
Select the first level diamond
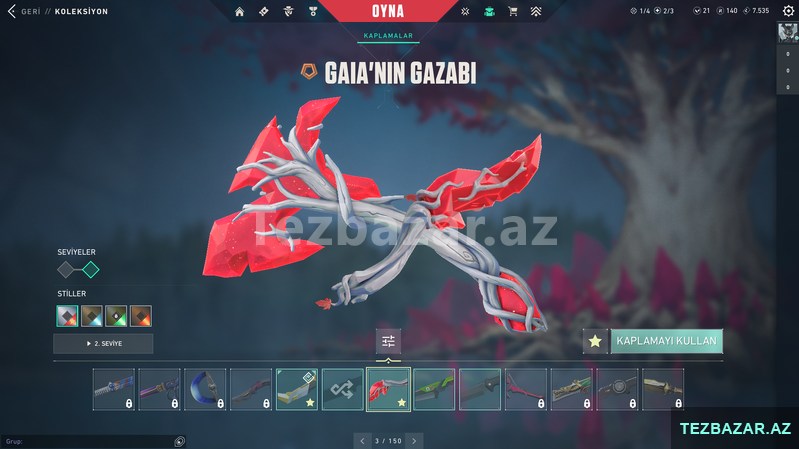pyautogui.click(x=67, y=269)
